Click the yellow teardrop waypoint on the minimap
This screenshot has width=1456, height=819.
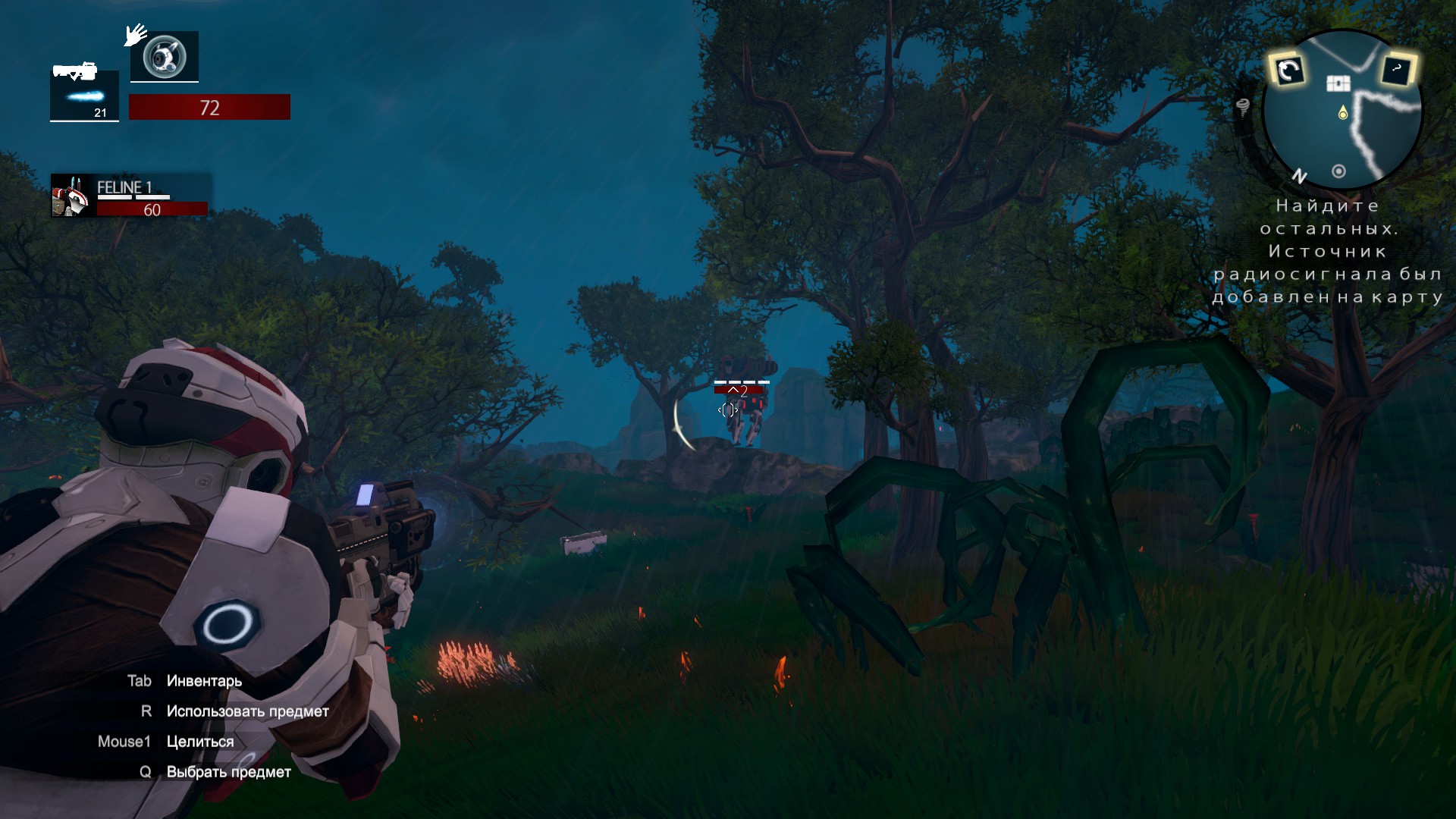point(1343,111)
